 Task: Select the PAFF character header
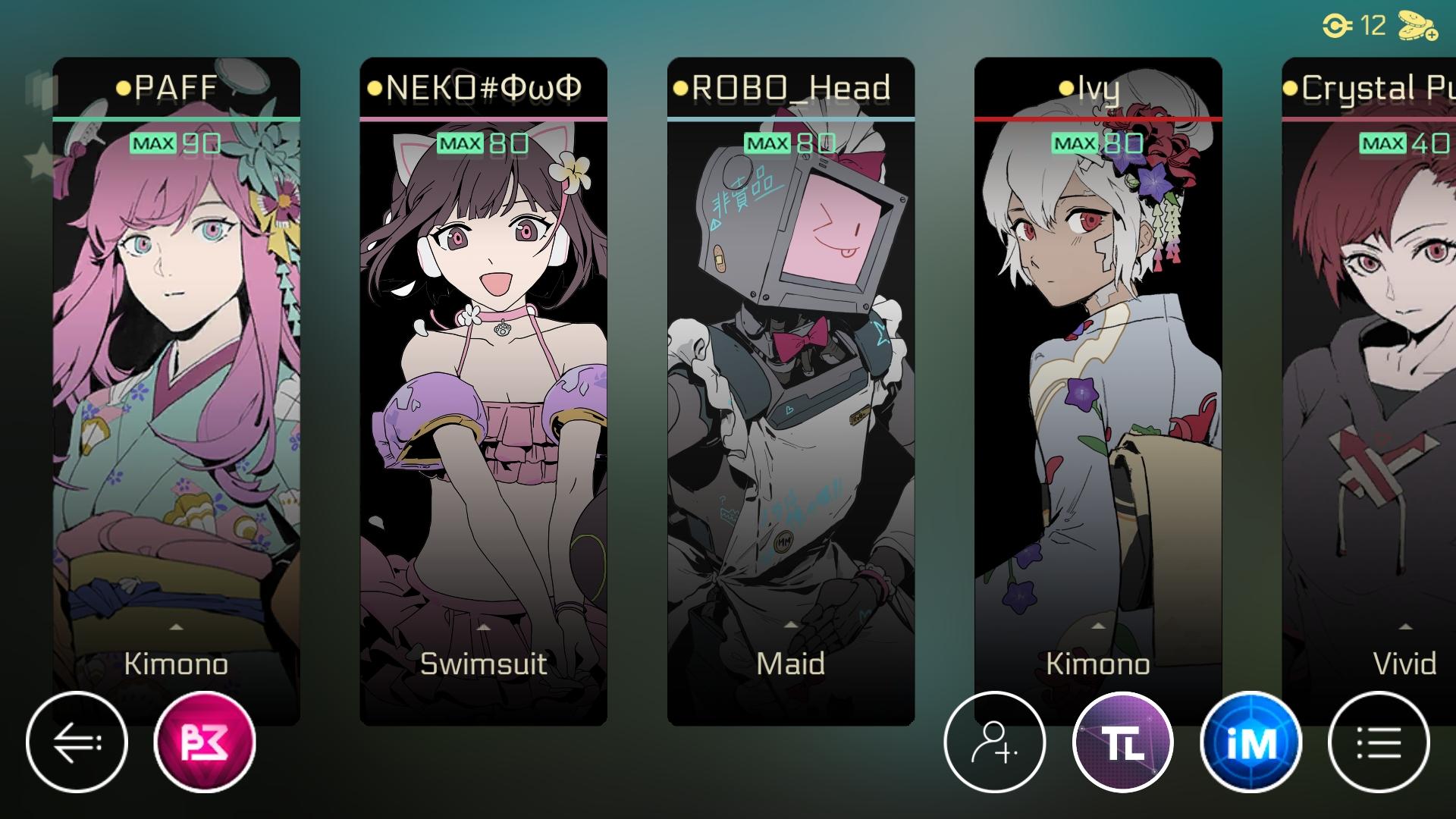176,87
